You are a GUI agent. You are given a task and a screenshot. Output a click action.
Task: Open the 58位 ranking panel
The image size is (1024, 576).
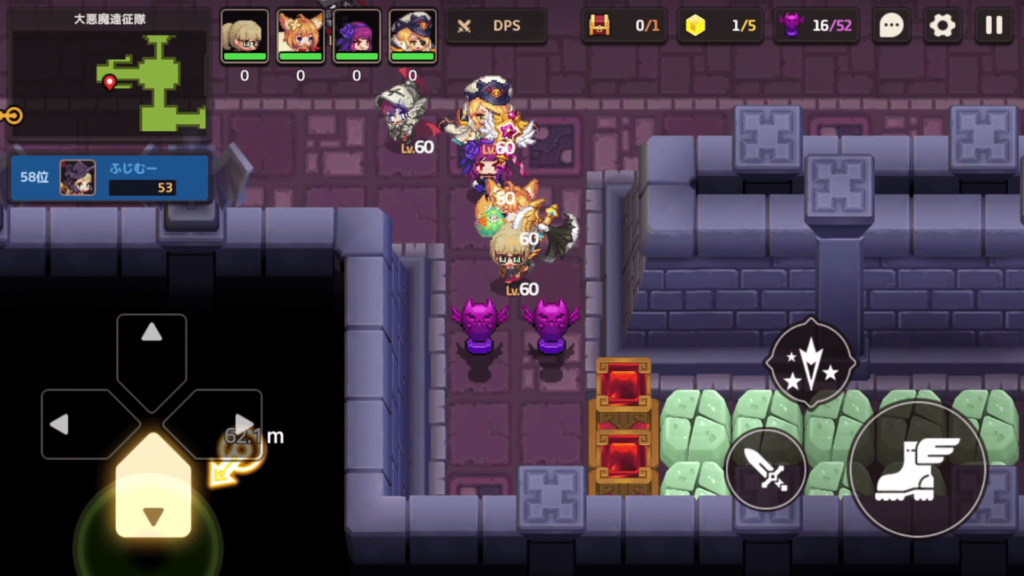click(x=110, y=177)
